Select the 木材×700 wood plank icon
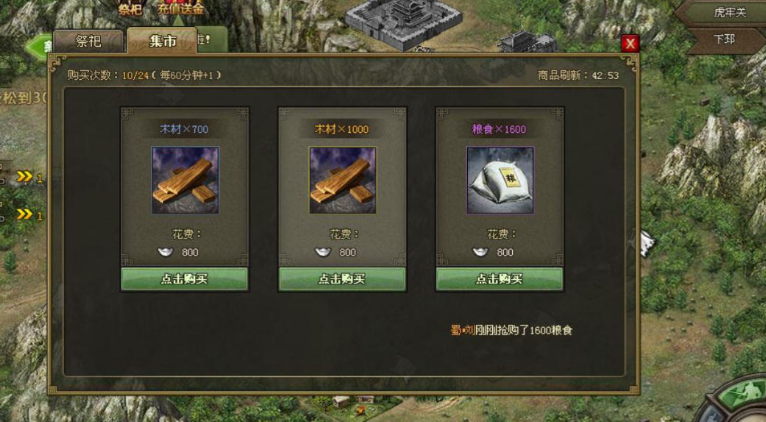The height and width of the screenshot is (422, 766). (x=185, y=181)
